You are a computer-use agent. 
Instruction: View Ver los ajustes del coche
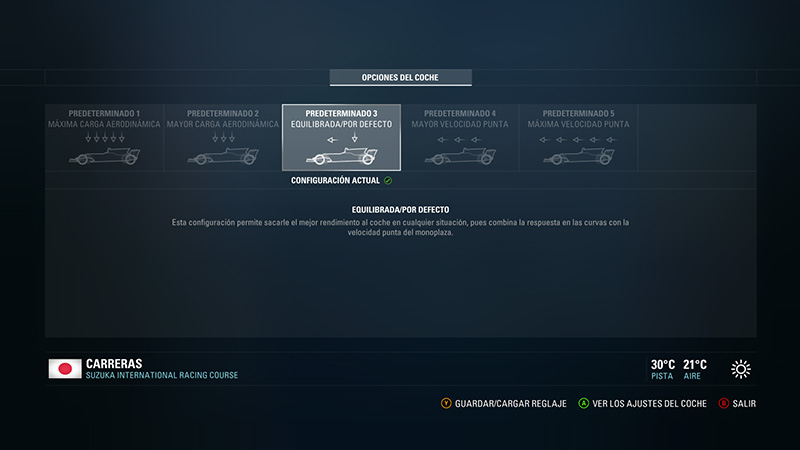coord(643,404)
